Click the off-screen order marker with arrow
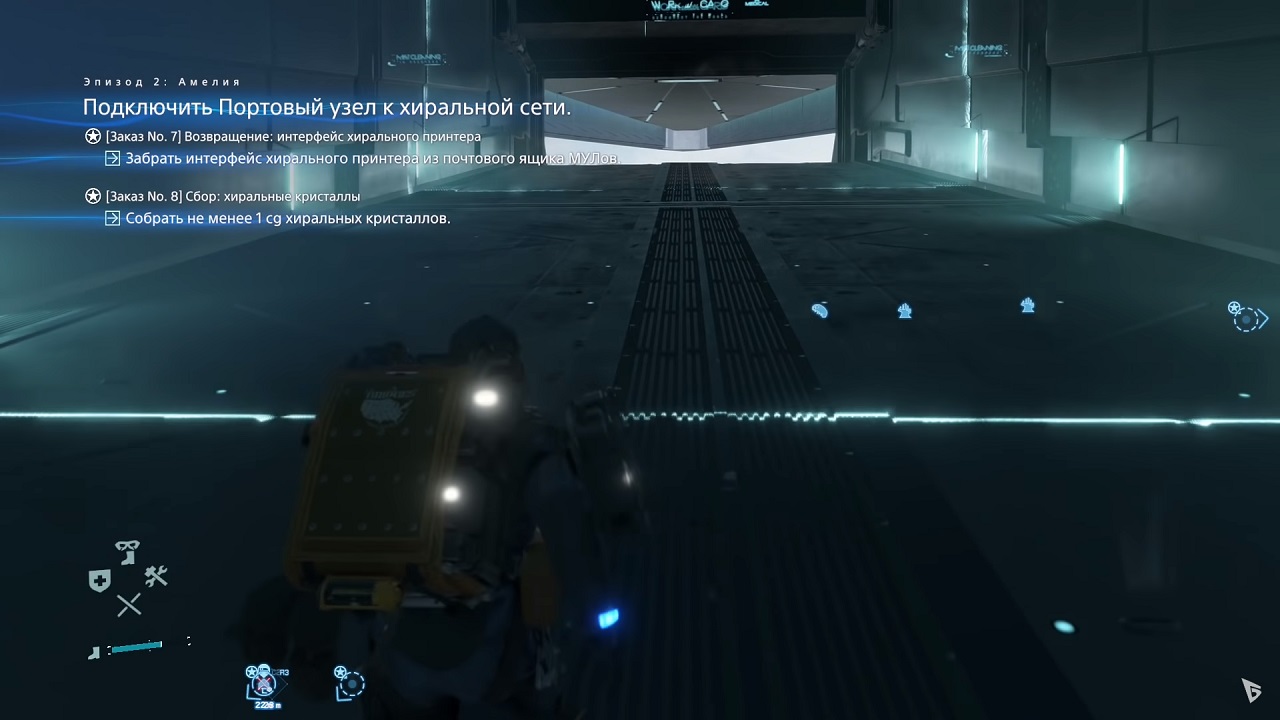Image resolution: width=1280 pixels, height=720 pixels. point(1248,317)
